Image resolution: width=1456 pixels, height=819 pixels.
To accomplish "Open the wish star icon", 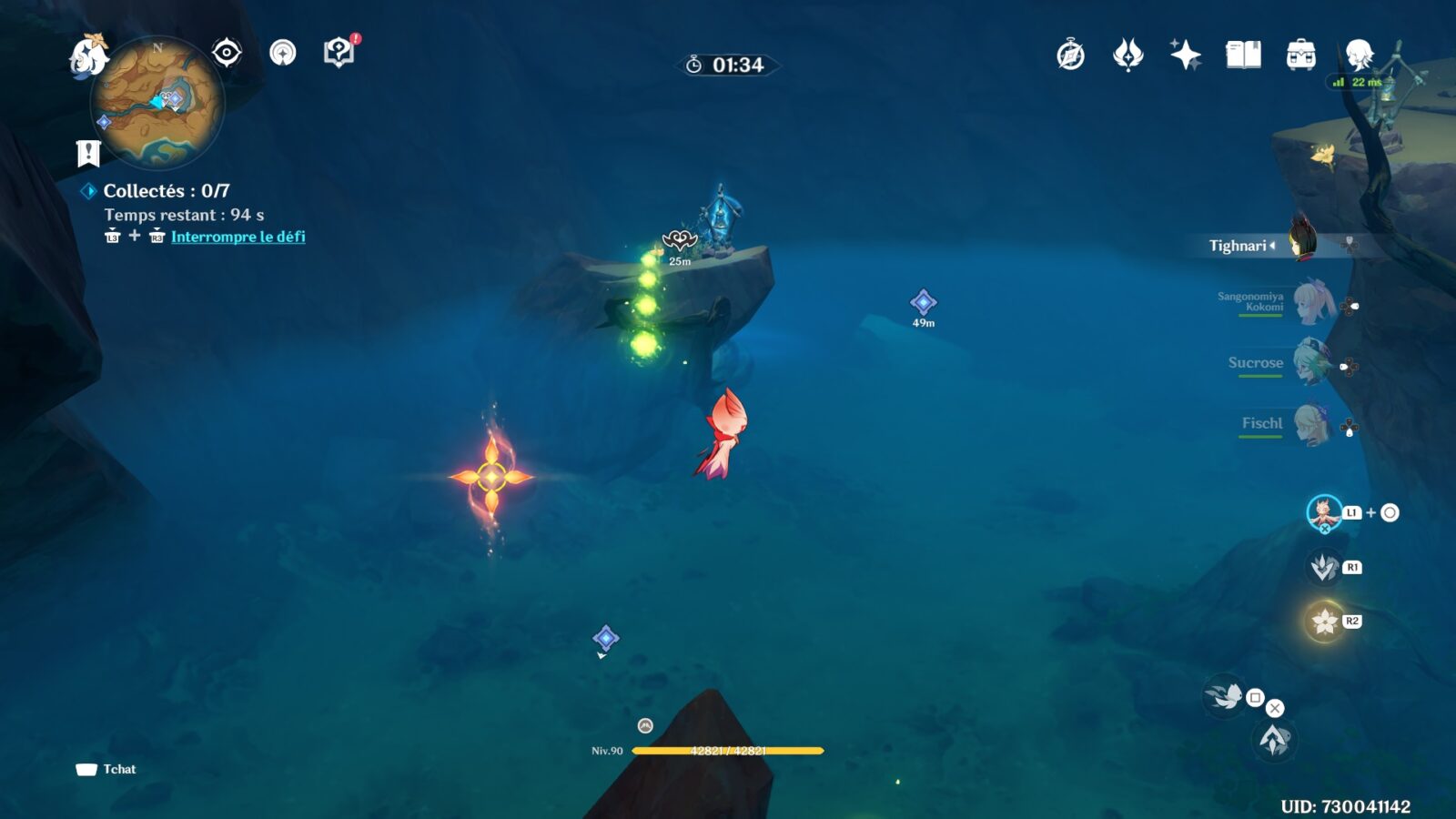I will (1185, 56).
